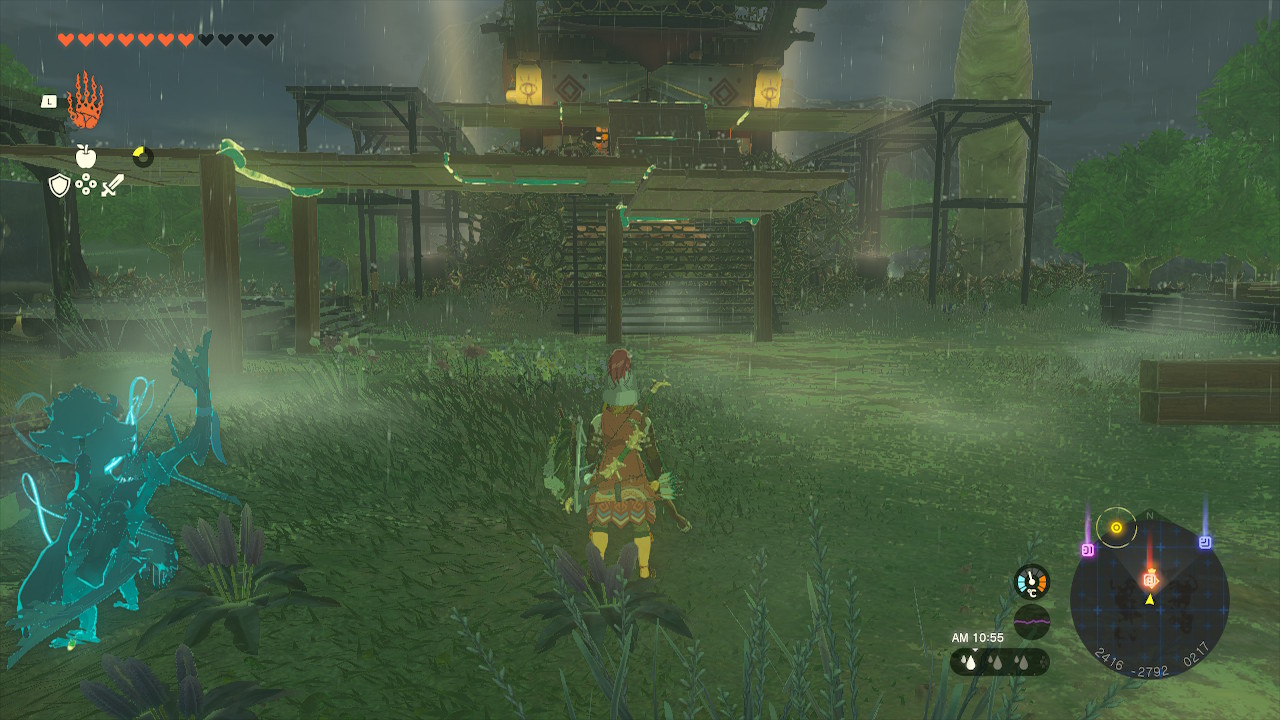
Task: Check the temperature gauge icon
Action: point(1032,582)
